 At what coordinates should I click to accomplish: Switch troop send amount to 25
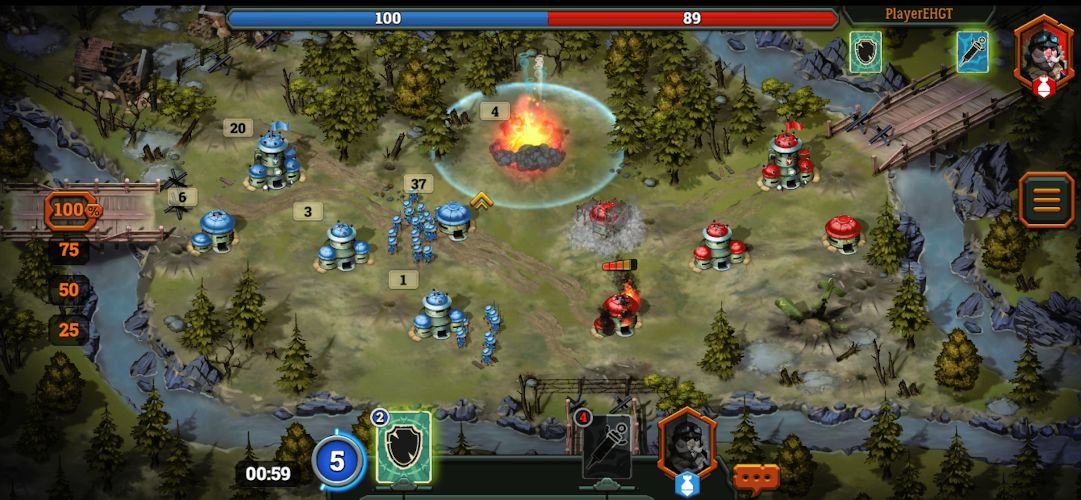point(69,330)
